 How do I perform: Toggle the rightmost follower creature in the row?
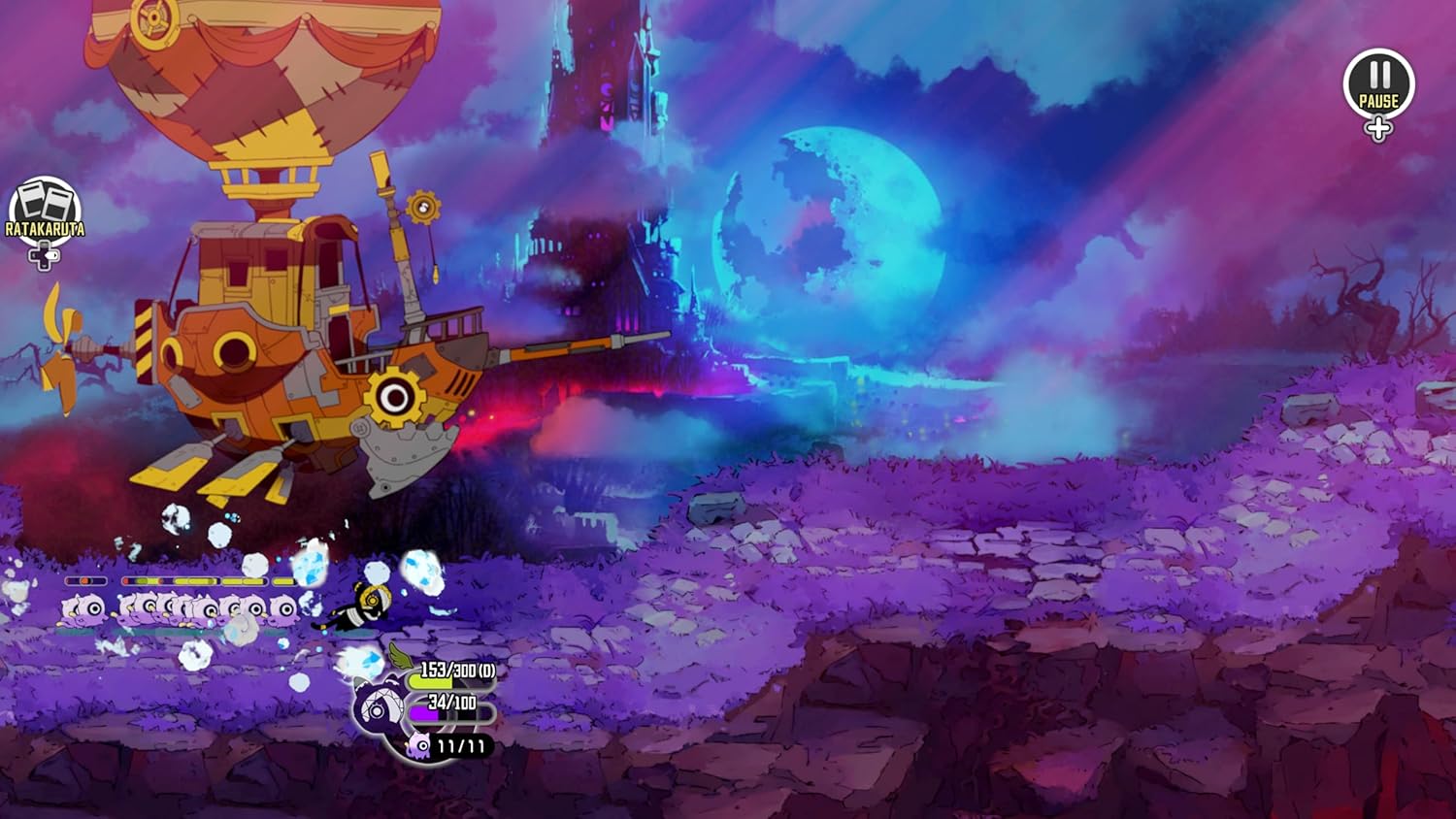point(283,607)
